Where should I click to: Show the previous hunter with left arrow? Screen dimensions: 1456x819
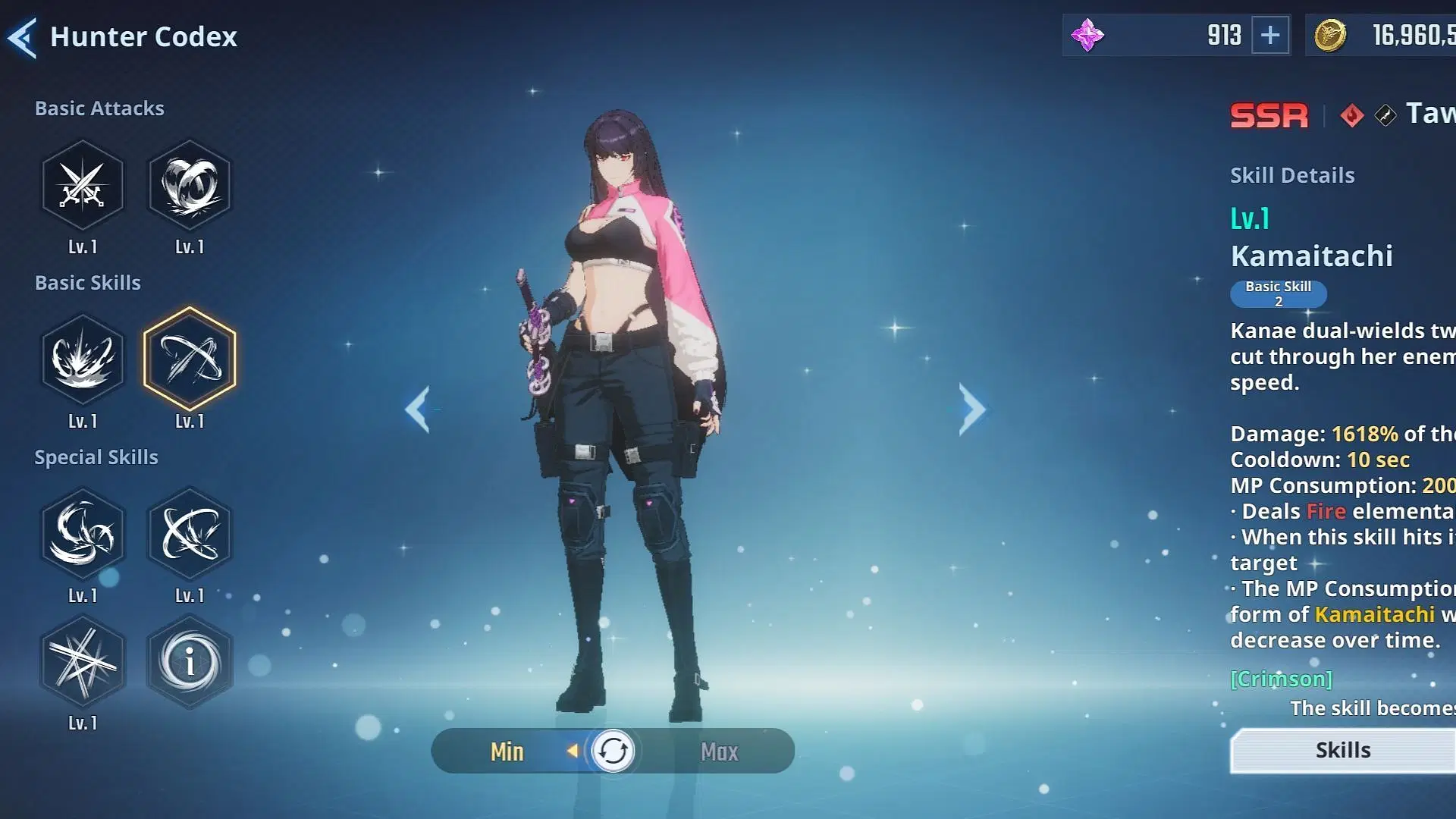[x=418, y=409]
